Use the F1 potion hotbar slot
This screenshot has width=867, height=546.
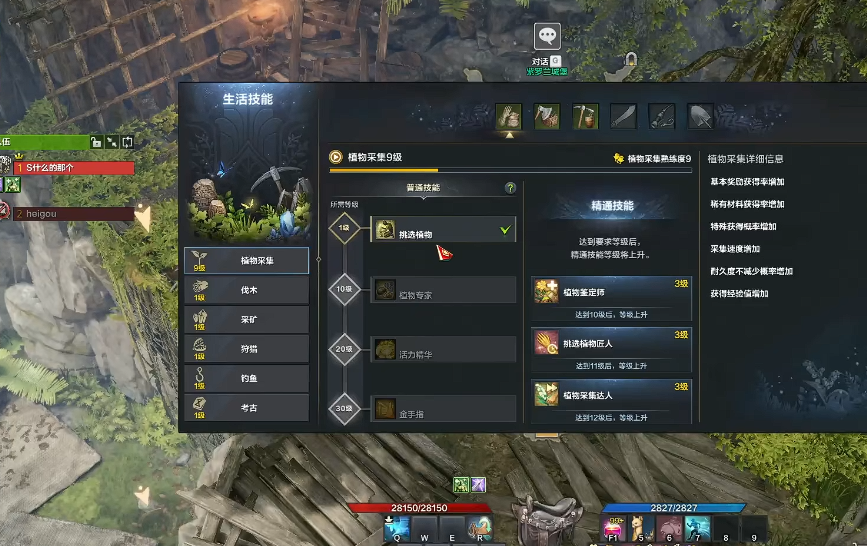(614, 527)
